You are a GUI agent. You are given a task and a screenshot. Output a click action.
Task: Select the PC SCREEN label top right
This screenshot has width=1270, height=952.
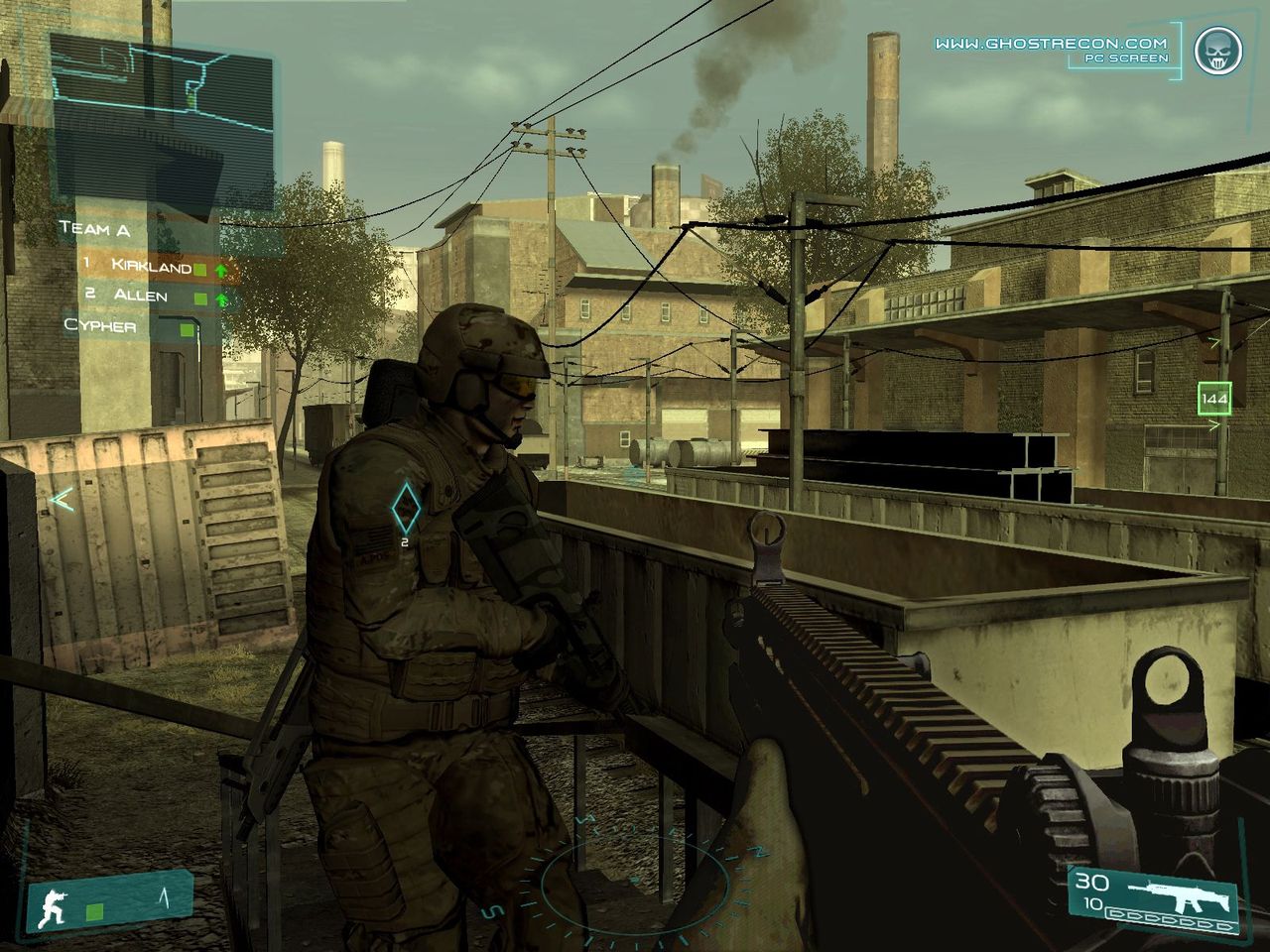(x=1126, y=59)
